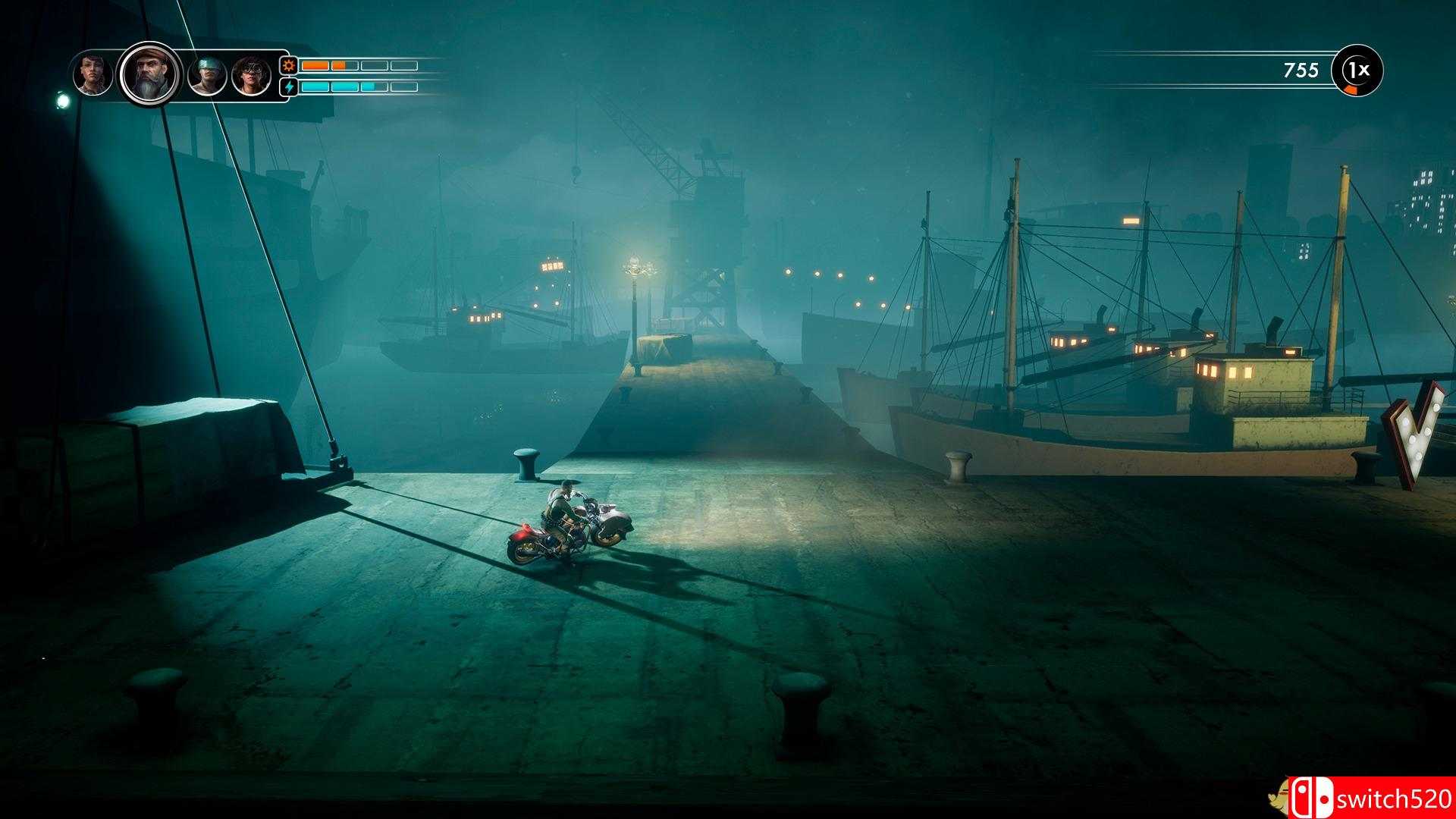Click the blue lightning bolt icon

[x=289, y=86]
